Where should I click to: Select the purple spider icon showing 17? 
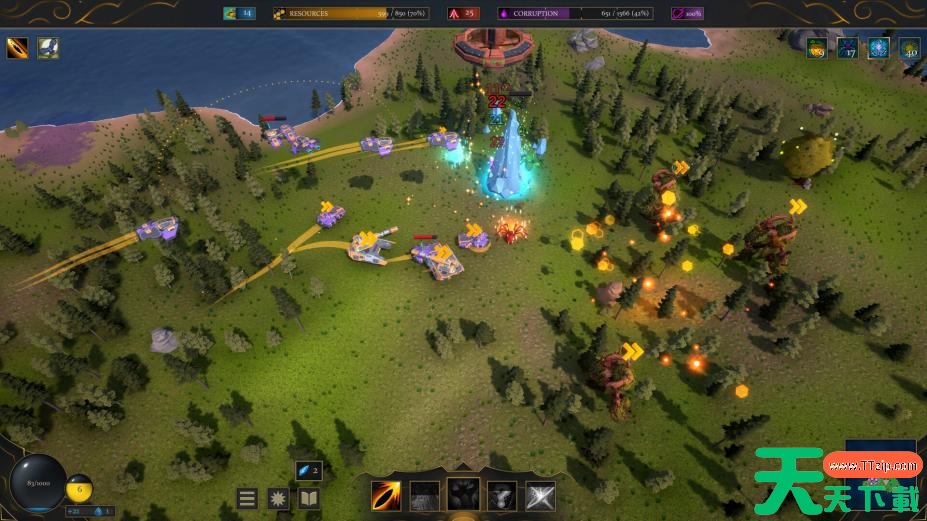pyautogui.click(x=848, y=47)
